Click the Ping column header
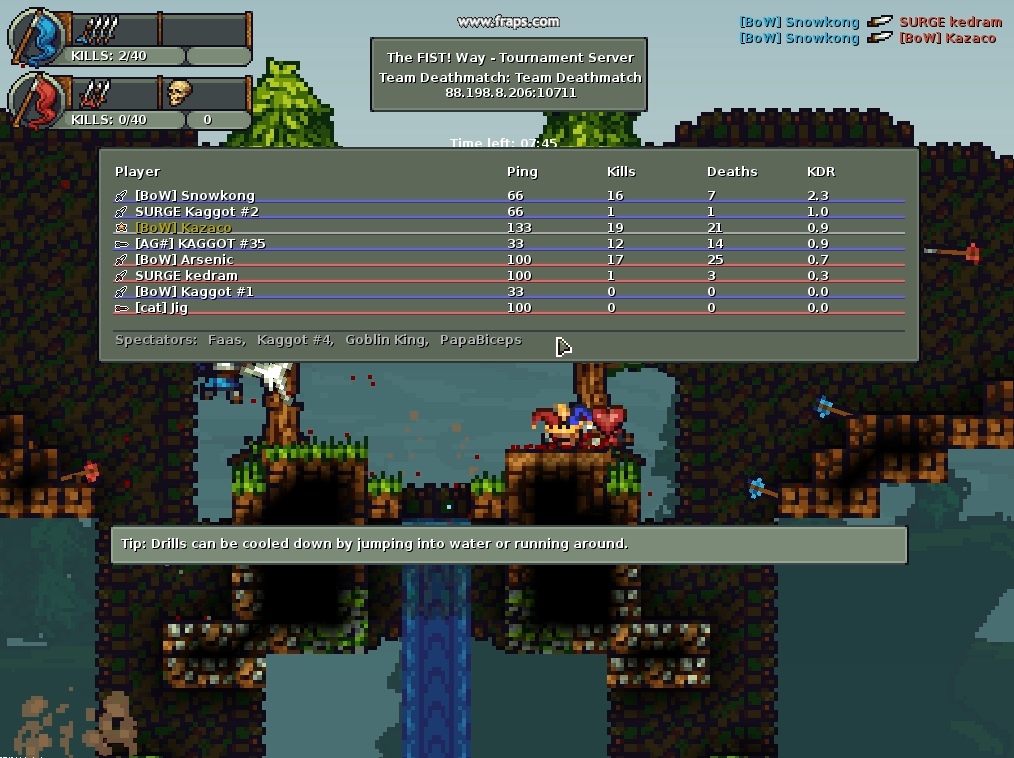 click(522, 171)
